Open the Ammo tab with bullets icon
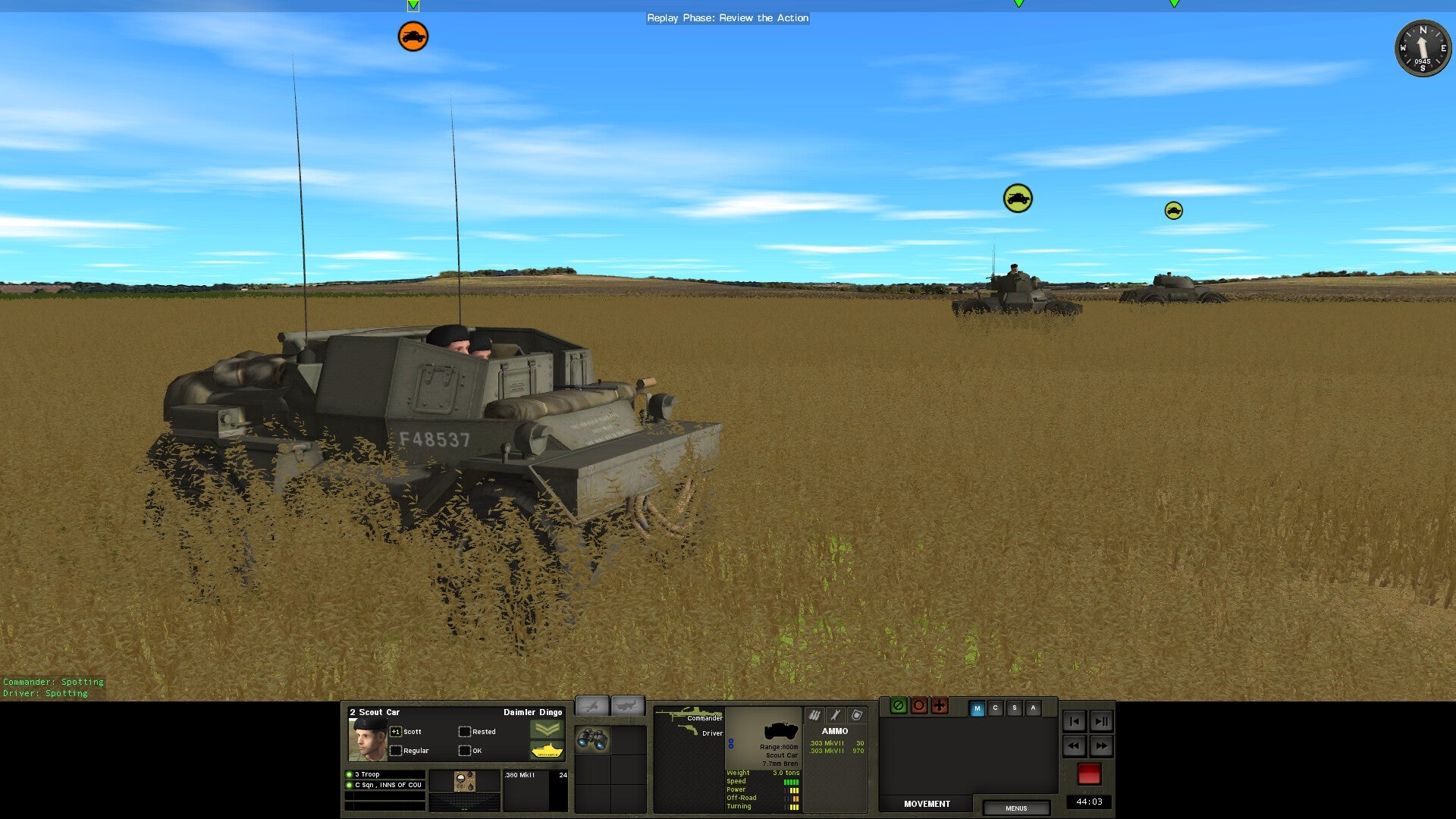 tap(814, 715)
